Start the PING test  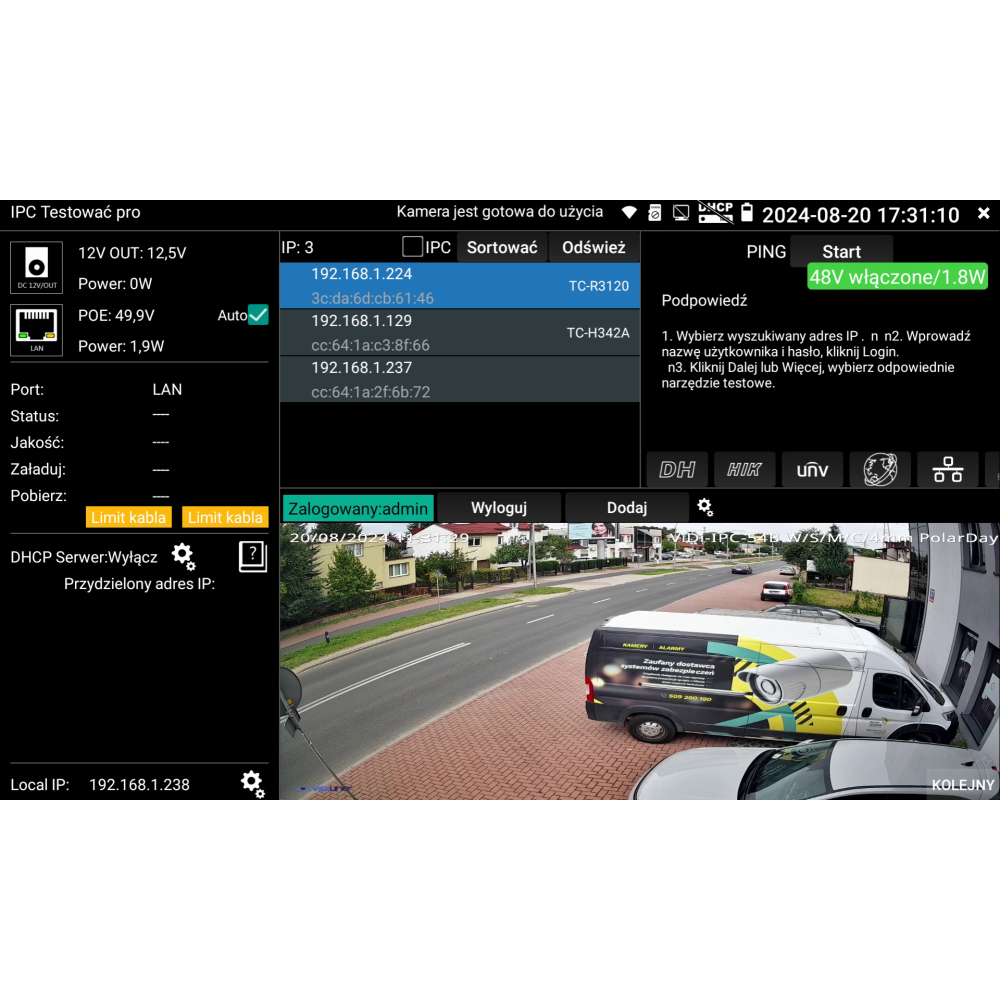pyautogui.click(x=841, y=252)
